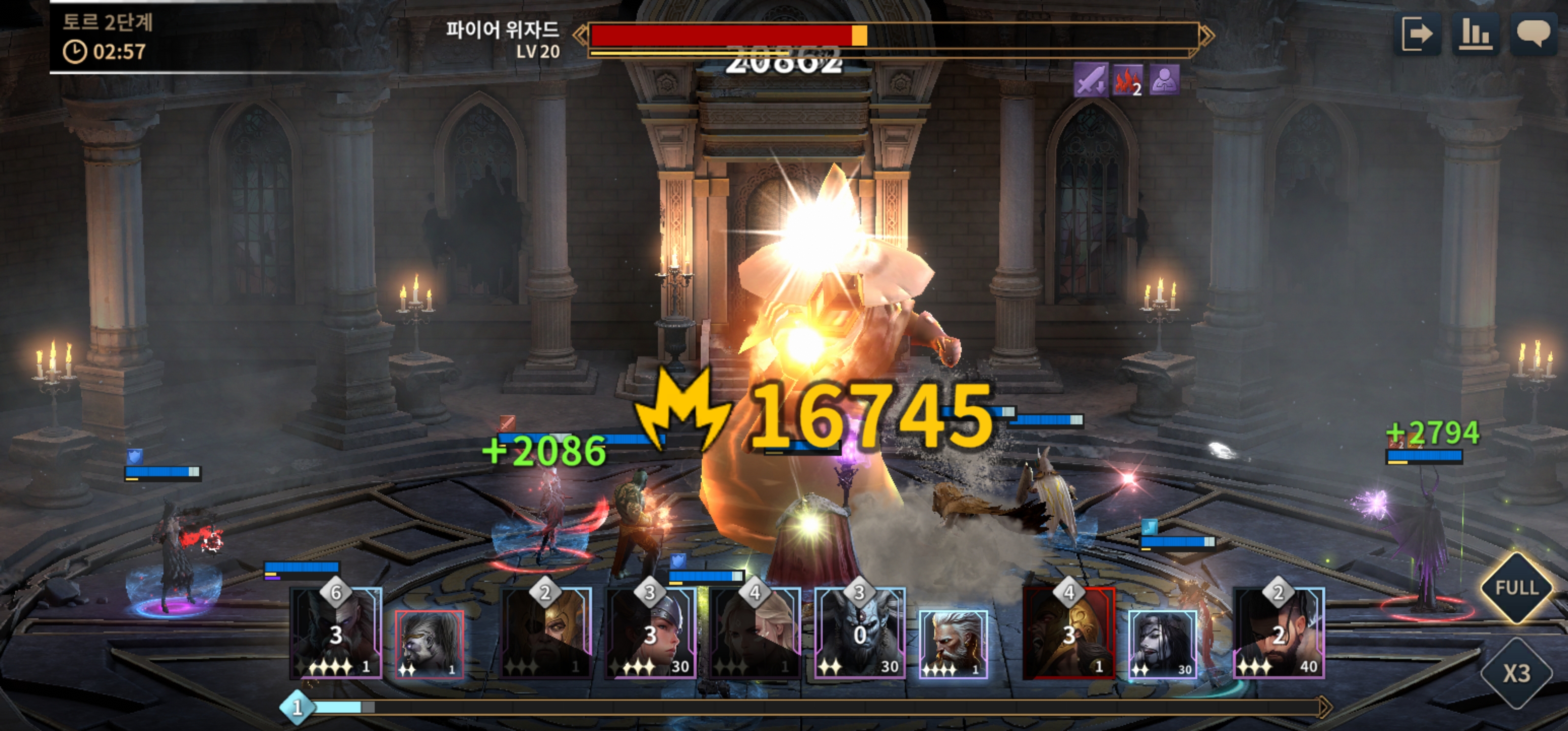Pick the golden-helmet warrior card with red frame
Image resolution: width=1568 pixels, height=731 pixels.
(x=1069, y=634)
